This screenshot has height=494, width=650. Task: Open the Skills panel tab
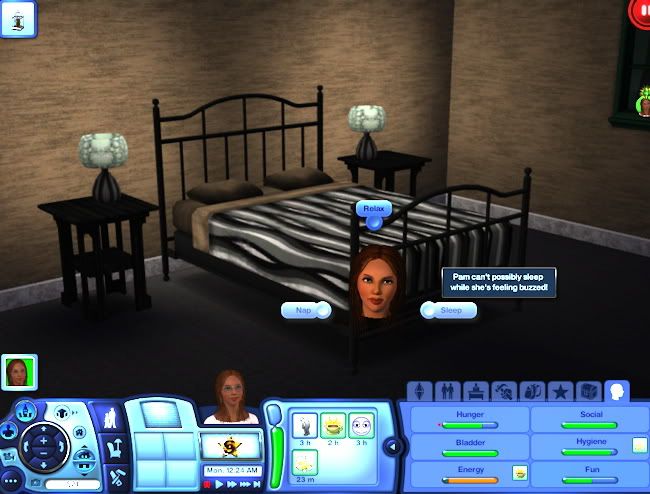click(x=503, y=391)
